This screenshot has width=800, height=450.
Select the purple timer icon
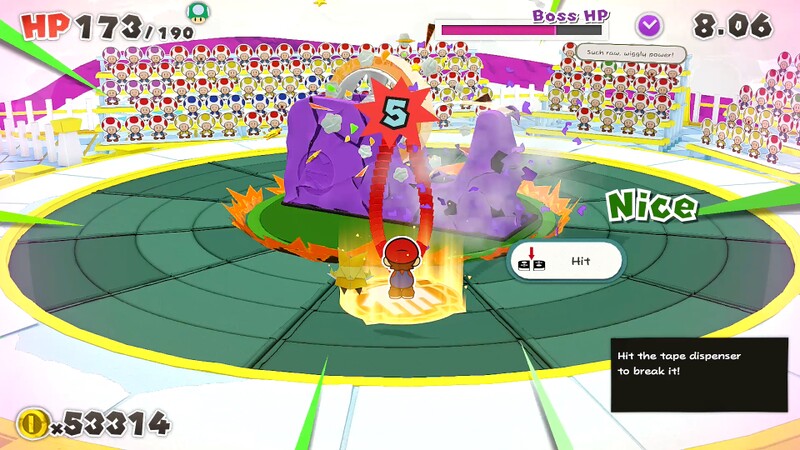[650, 24]
